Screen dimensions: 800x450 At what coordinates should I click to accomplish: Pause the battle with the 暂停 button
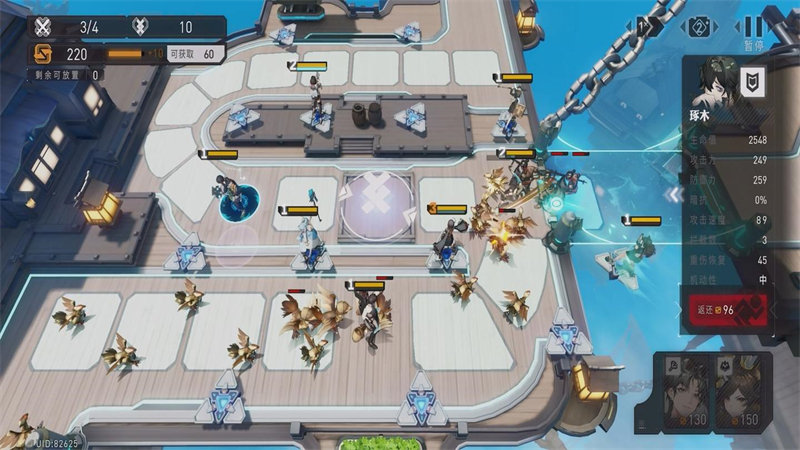coord(753,28)
